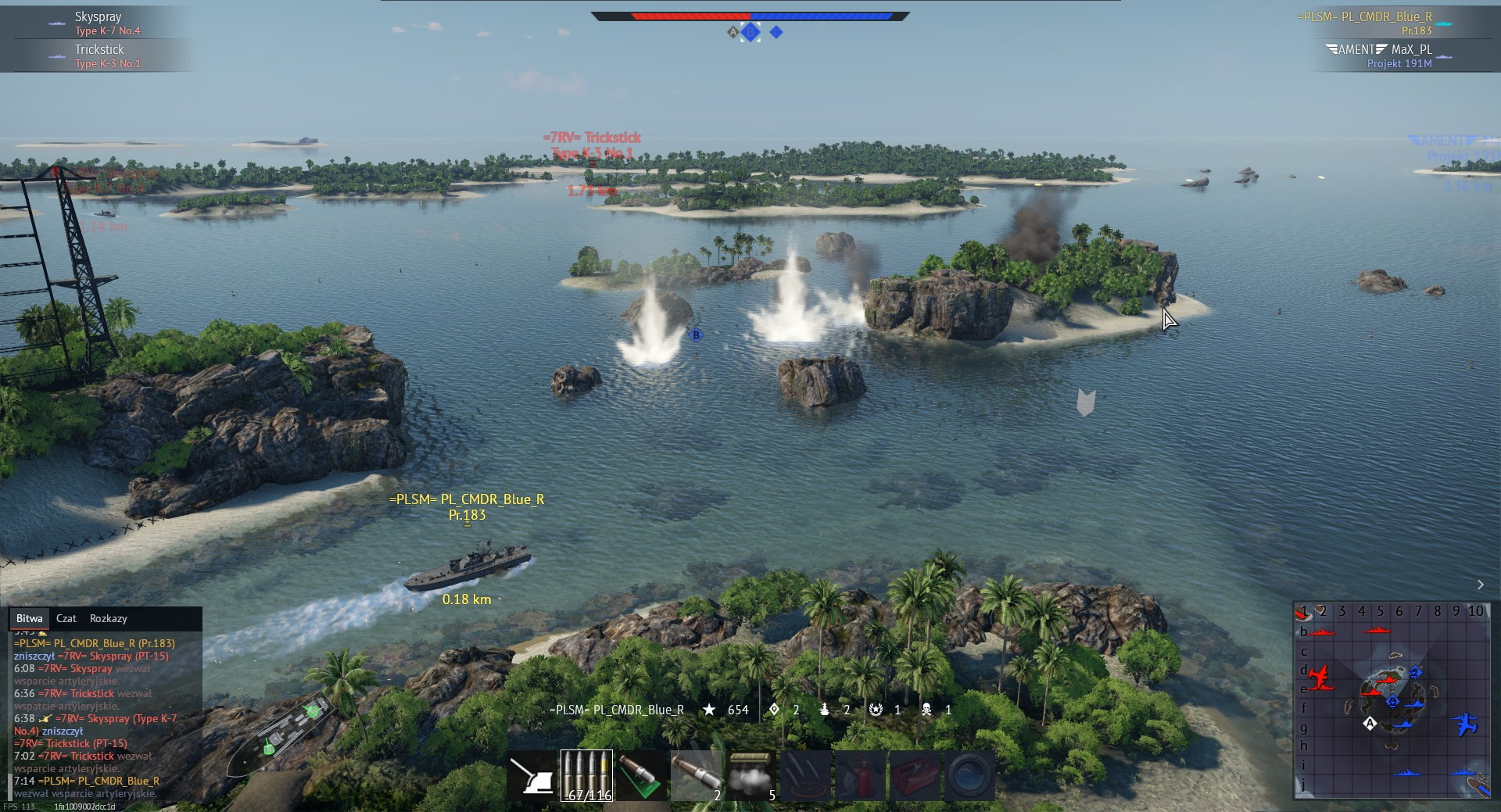The height and width of the screenshot is (812, 1501).
Task: Select Skyspray in the enemy player list
Action: click(x=98, y=16)
